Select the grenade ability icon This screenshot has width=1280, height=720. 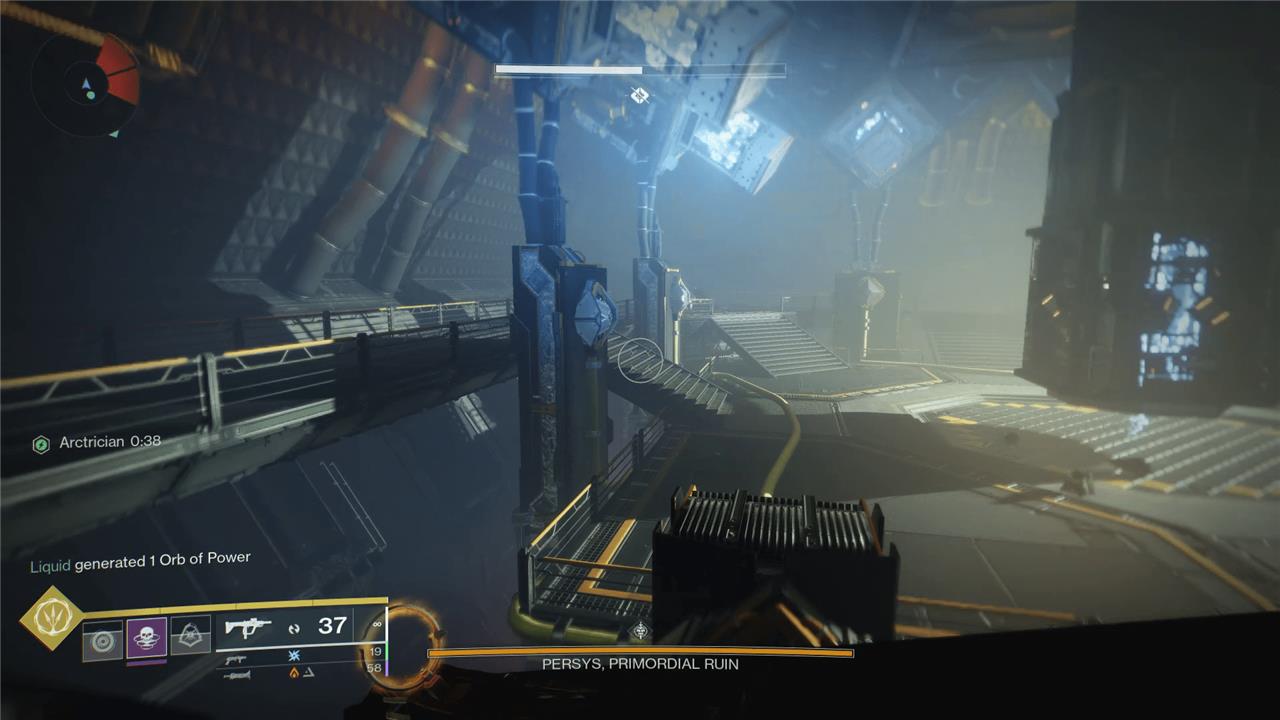[x=102, y=640]
